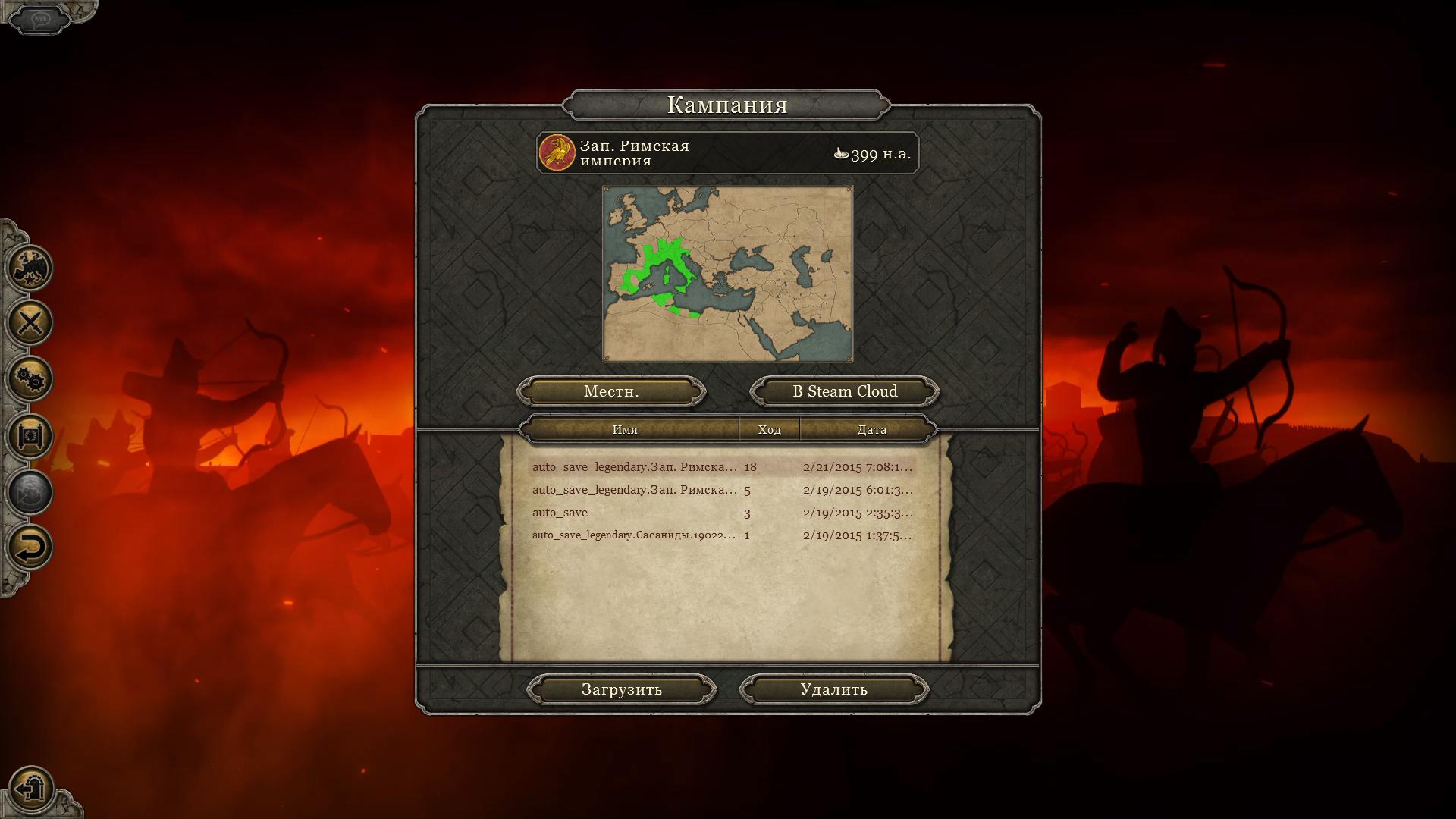
Task: Sort saves by Дата column
Action: tap(871, 429)
